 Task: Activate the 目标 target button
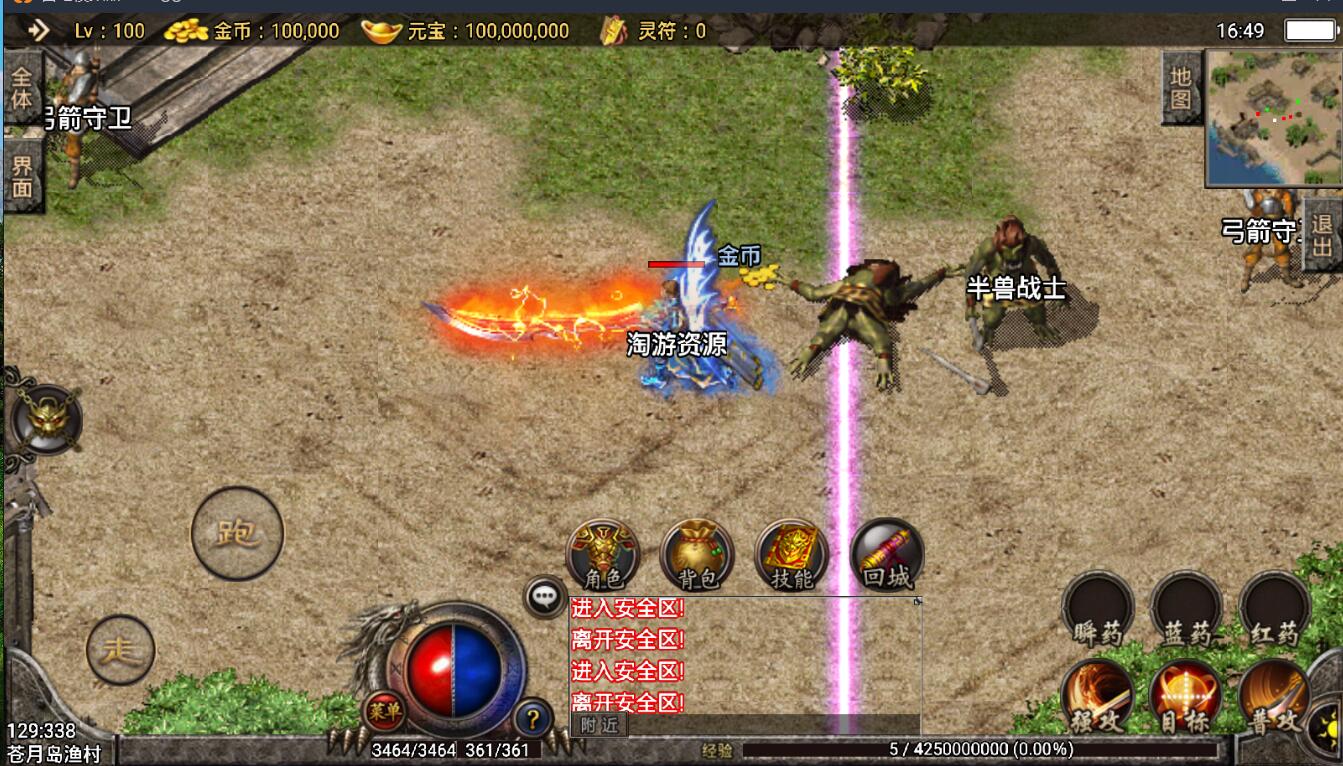[1186, 695]
